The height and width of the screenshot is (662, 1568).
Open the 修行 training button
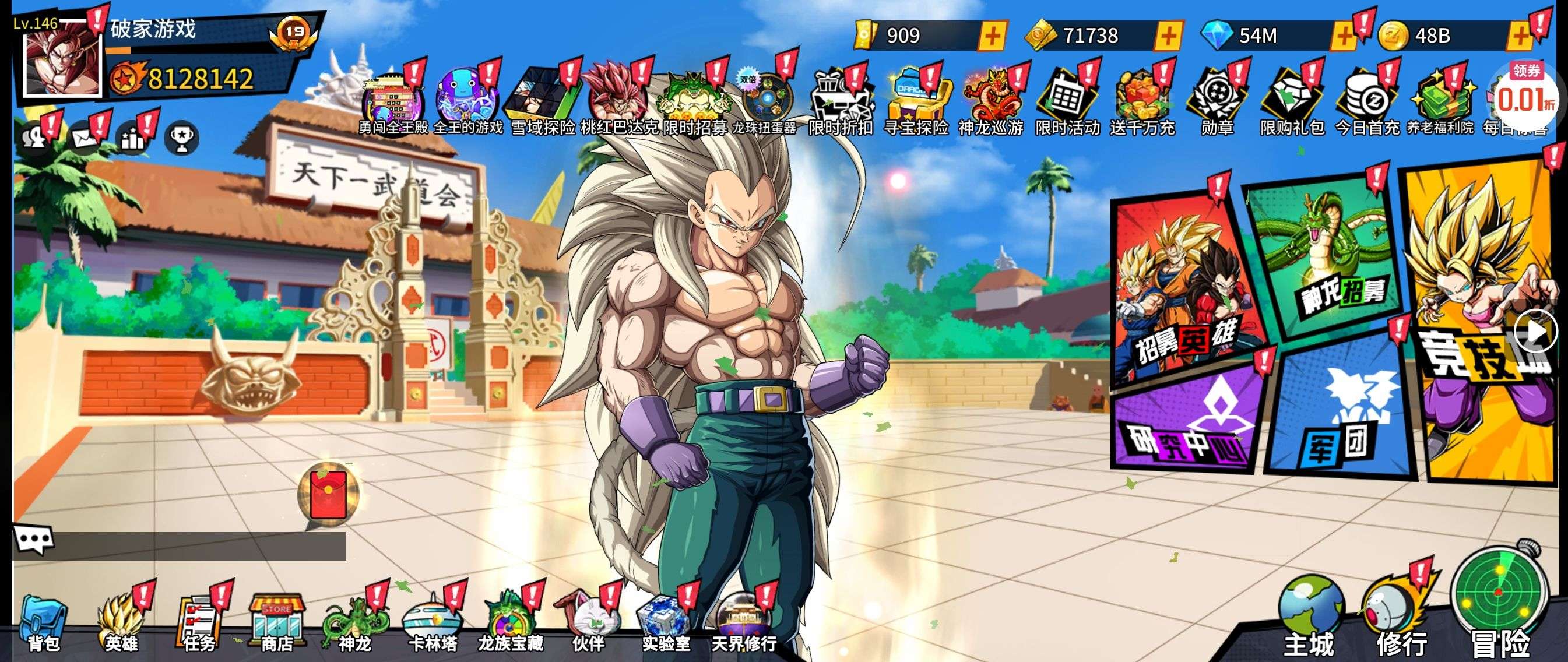[x=1397, y=615]
